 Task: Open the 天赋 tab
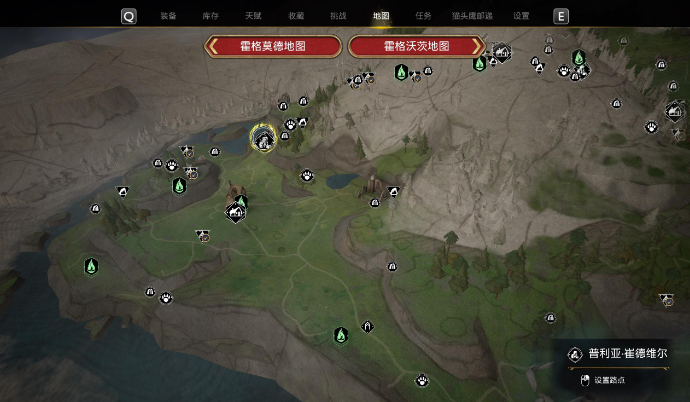pos(253,16)
